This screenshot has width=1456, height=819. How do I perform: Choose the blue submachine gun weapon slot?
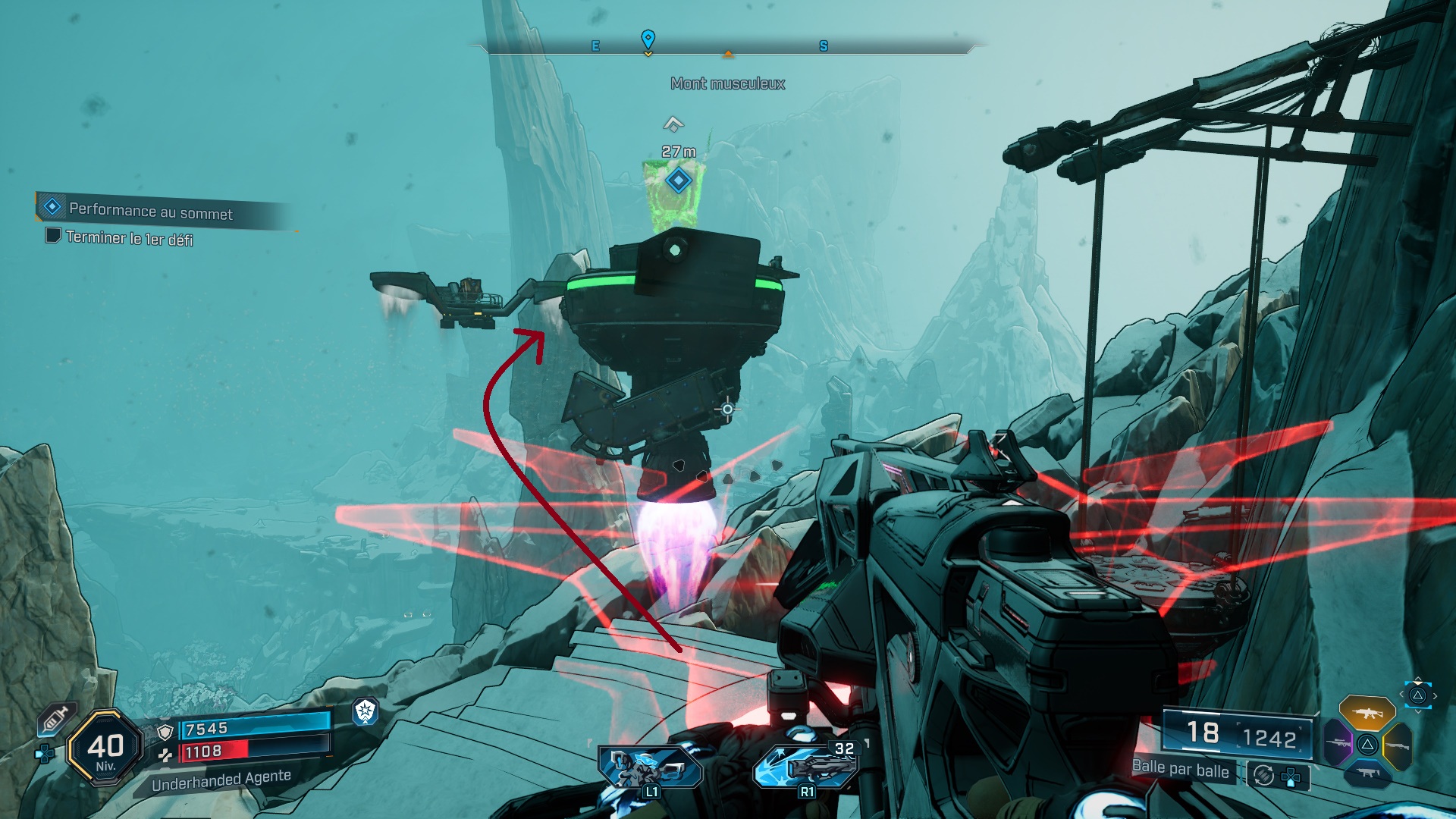(x=1367, y=773)
